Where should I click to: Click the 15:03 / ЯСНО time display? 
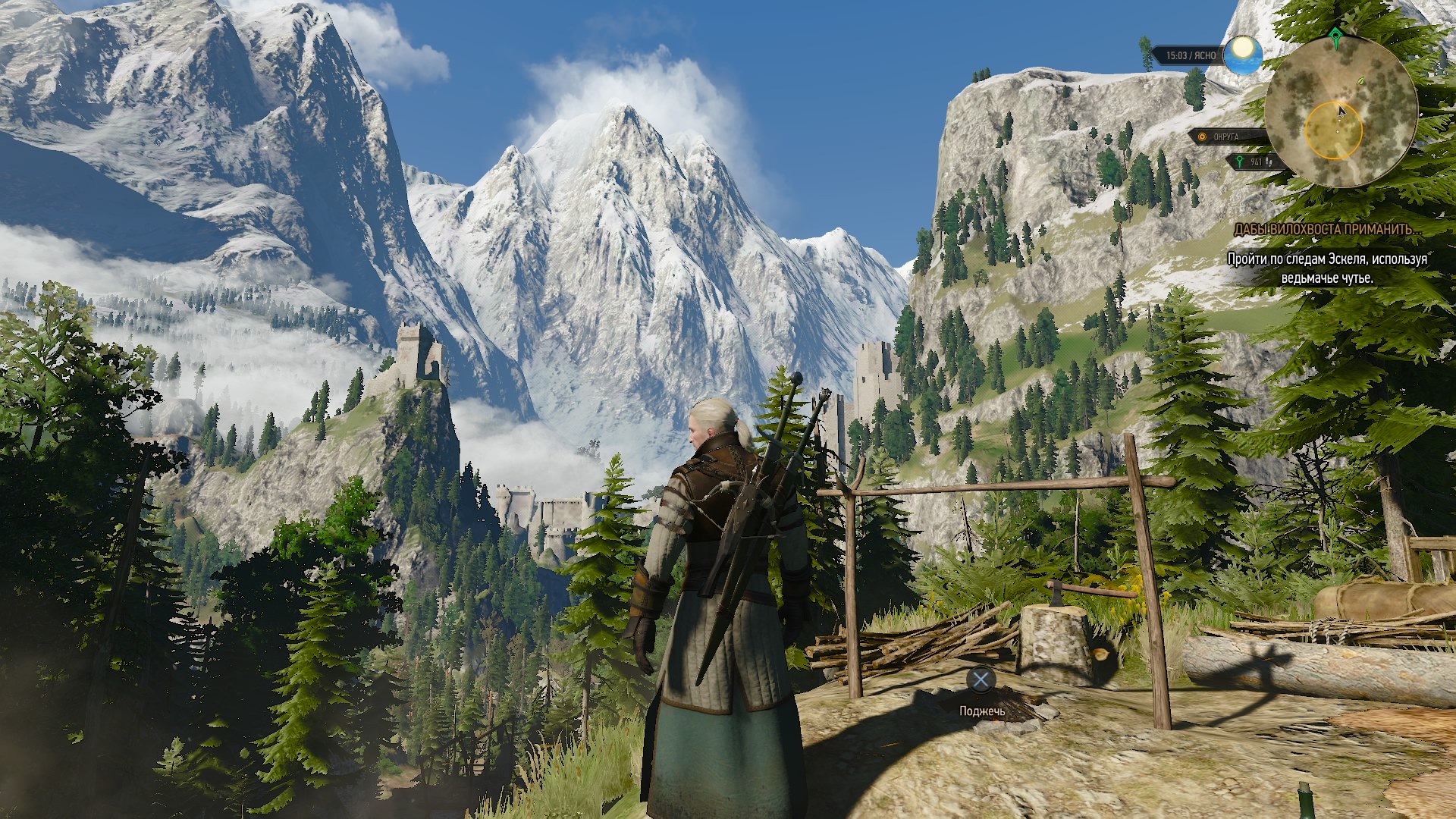(x=1191, y=55)
